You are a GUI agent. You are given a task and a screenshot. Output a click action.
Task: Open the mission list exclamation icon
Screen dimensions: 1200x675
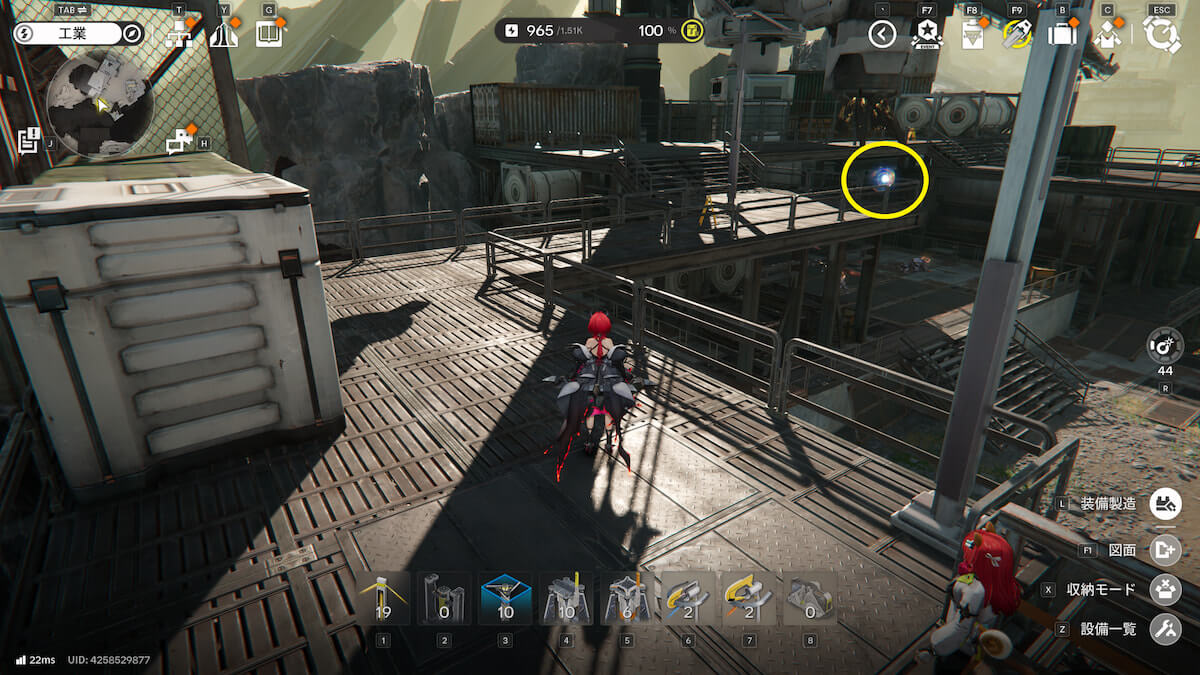tap(28, 140)
